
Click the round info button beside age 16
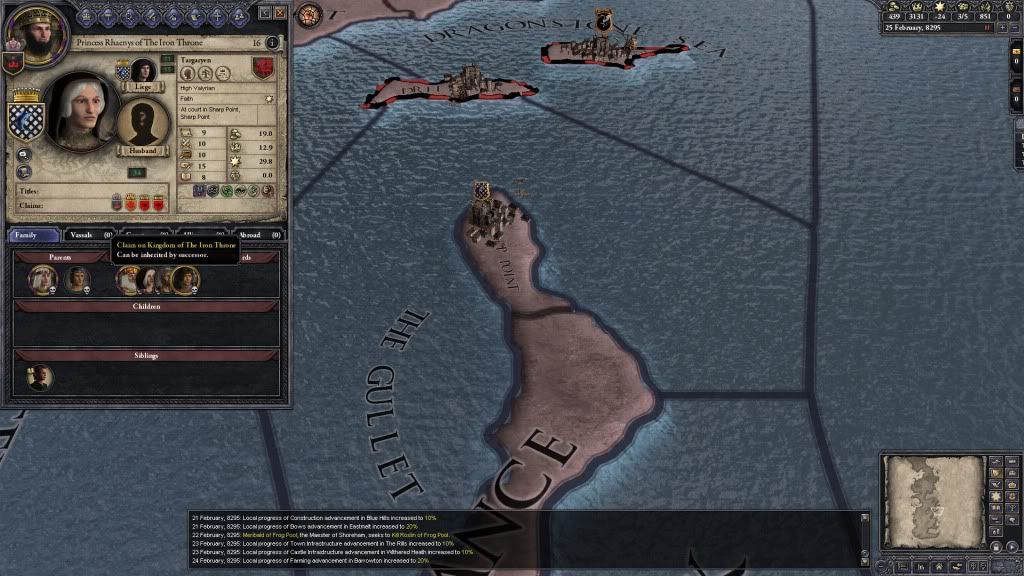(273, 43)
